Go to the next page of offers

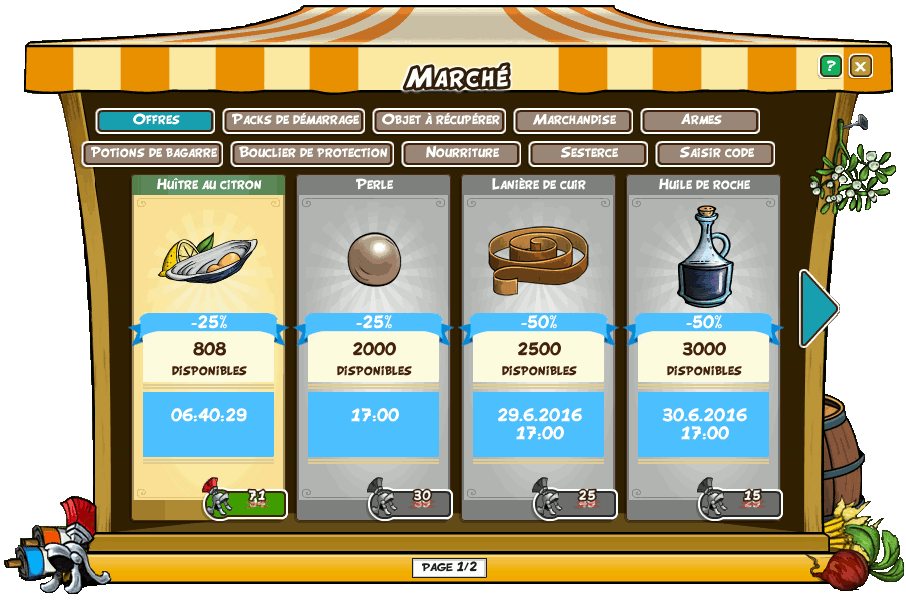point(818,308)
